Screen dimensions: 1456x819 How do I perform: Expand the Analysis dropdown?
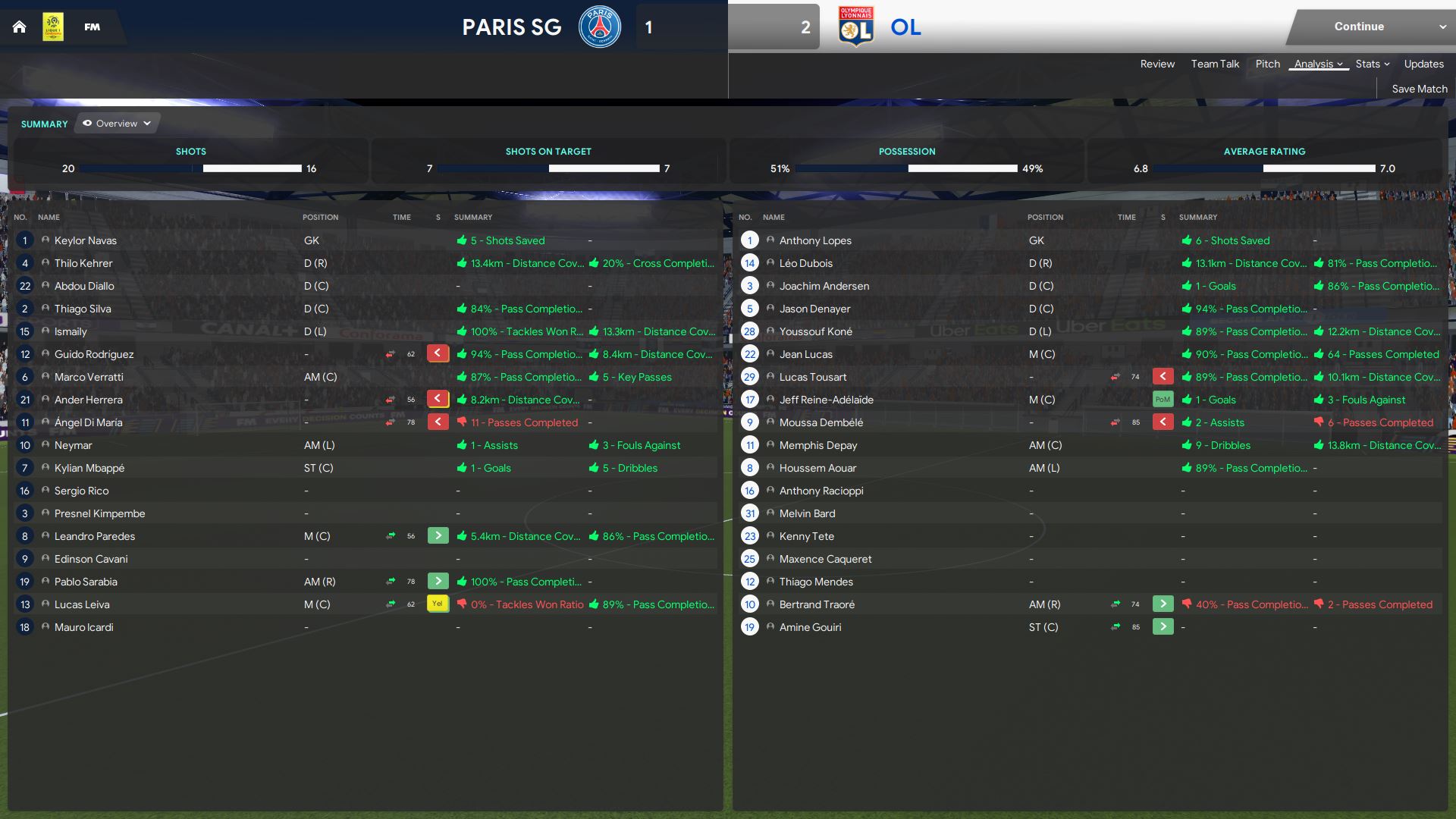click(1318, 64)
